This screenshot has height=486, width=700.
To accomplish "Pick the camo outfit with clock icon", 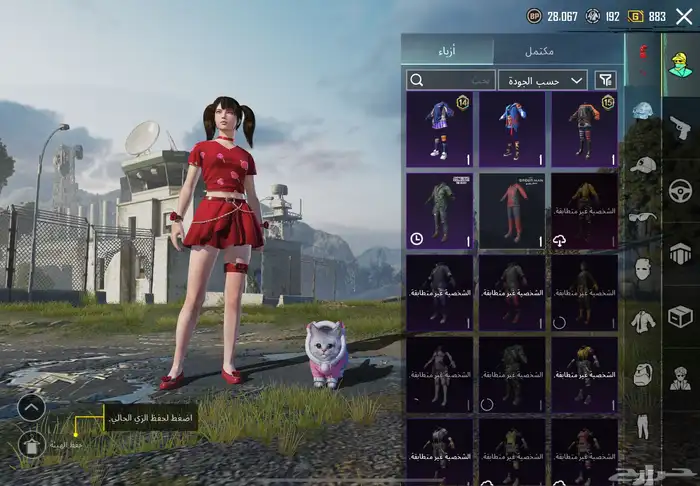I will tap(440, 211).
